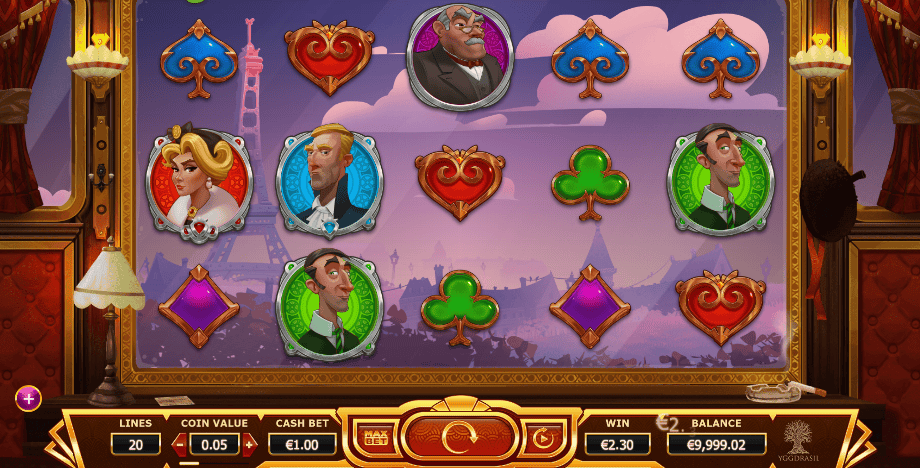Decrease the coin value with the minus arrow
Viewport: 920px width, 468px height.
pos(181,443)
